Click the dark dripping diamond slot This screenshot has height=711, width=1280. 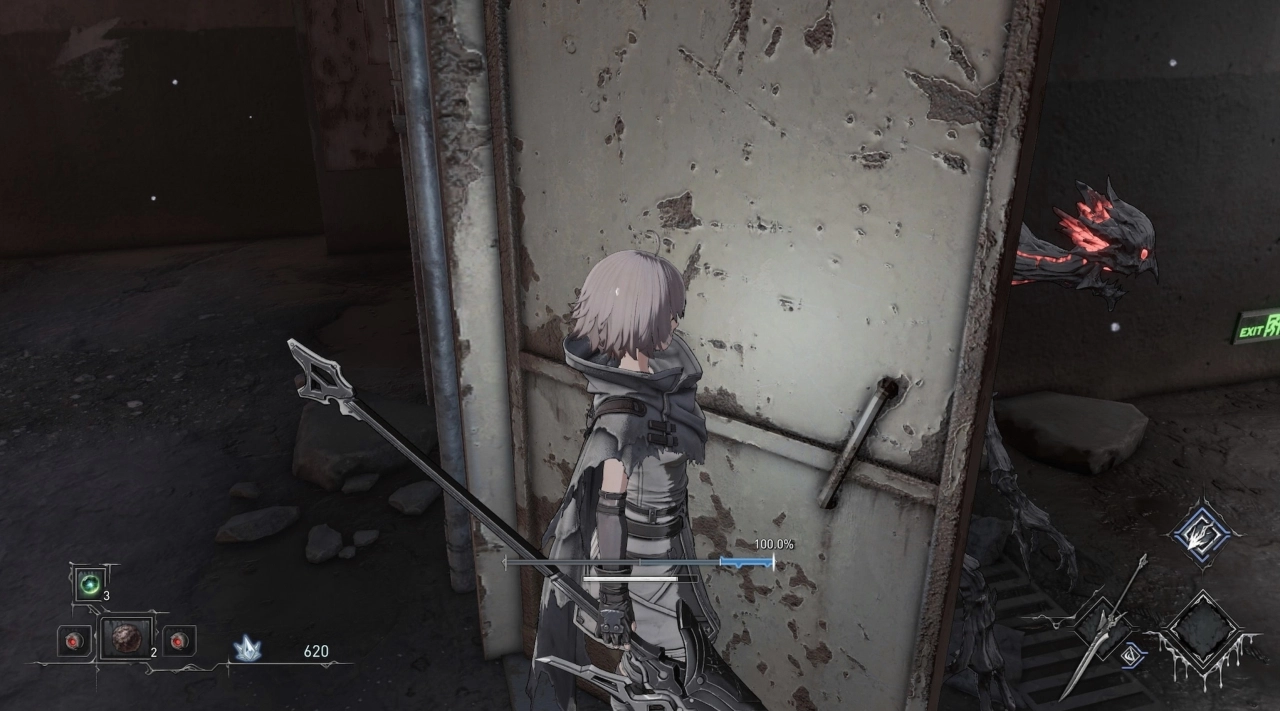click(1200, 632)
